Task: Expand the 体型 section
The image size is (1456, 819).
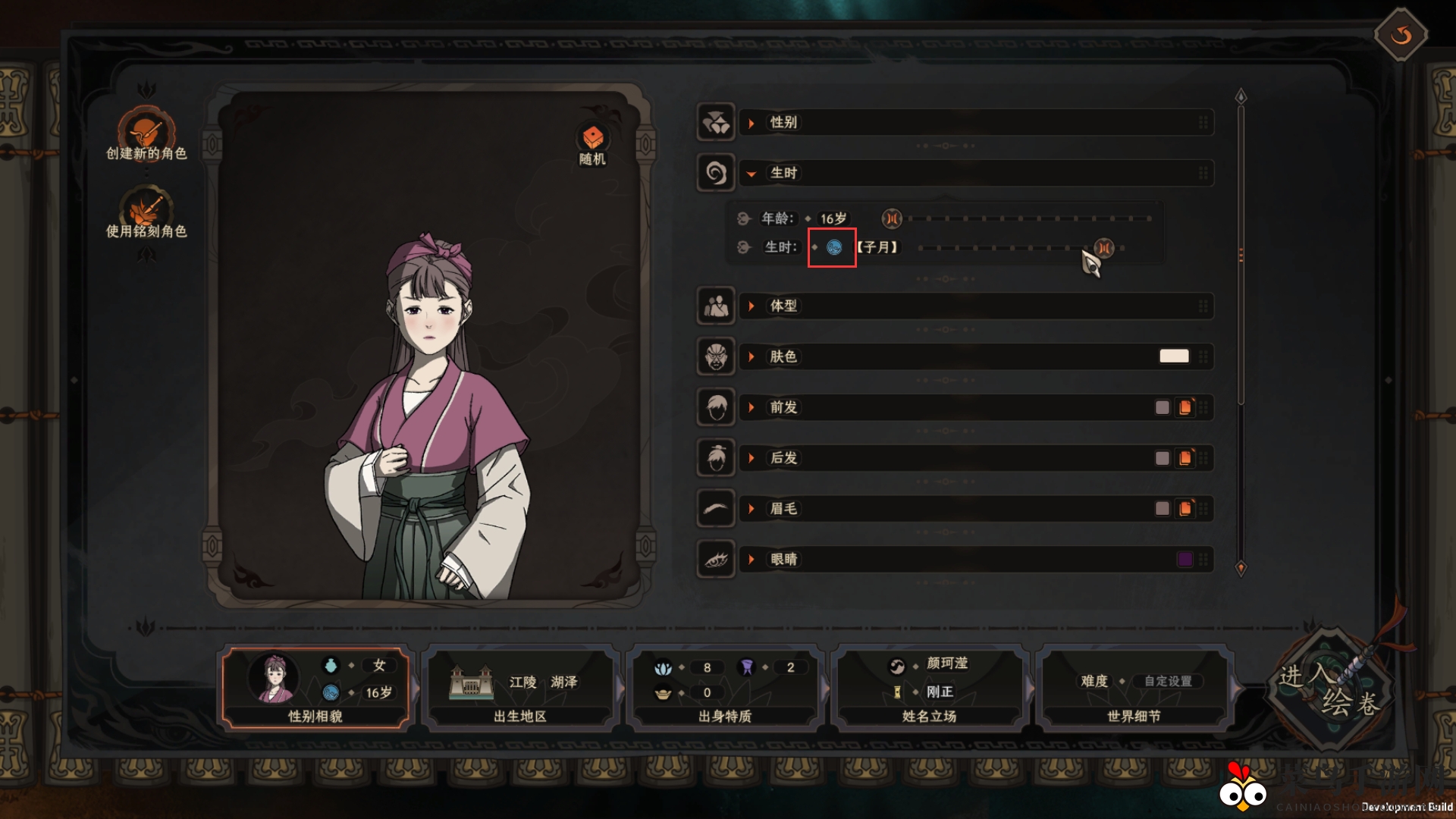Action: [783, 306]
